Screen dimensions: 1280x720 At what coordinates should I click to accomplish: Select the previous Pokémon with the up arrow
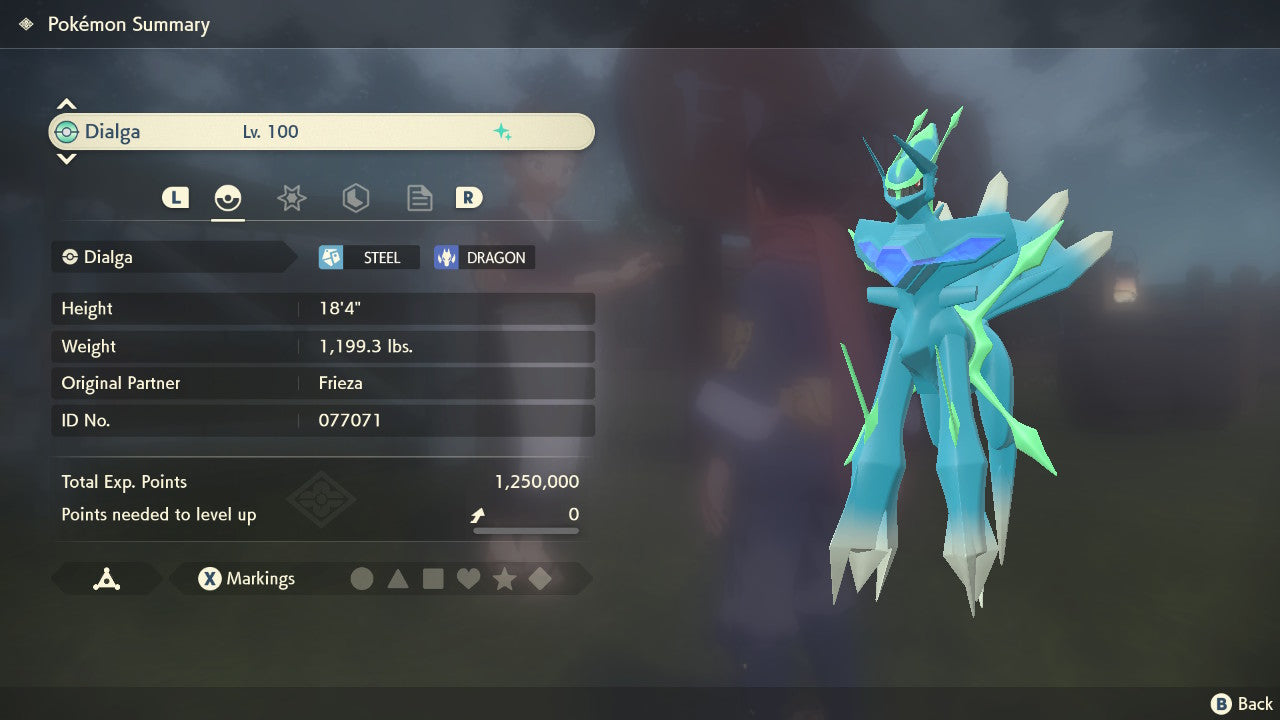66,104
